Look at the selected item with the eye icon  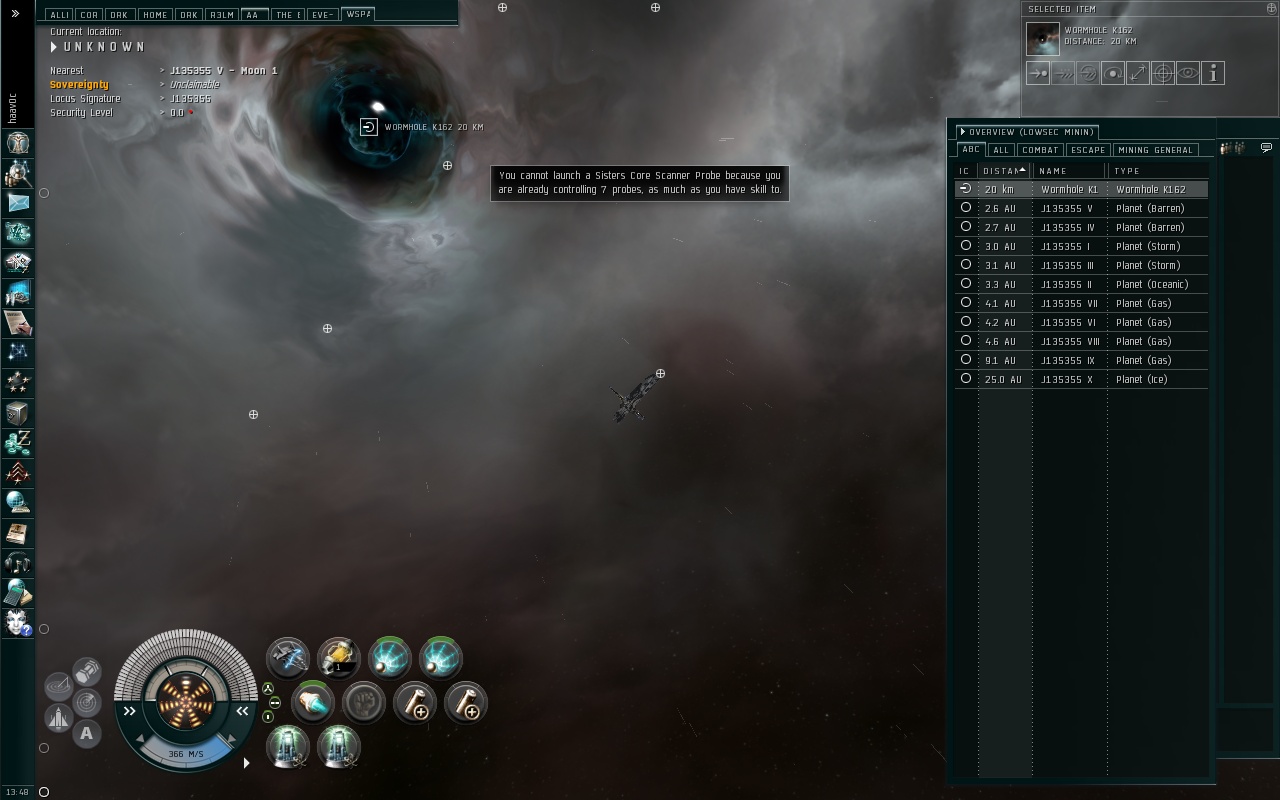point(1188,73)
